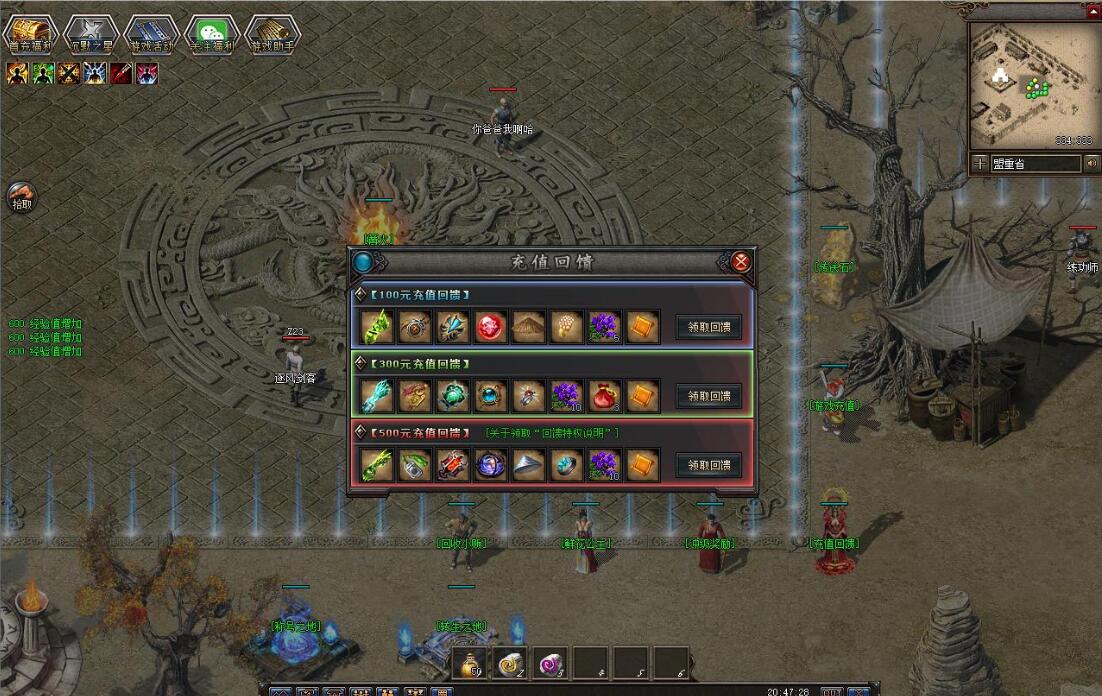
Task: Use the yellow potion in hotbar slot 1
Action: [x=472, y=661]
